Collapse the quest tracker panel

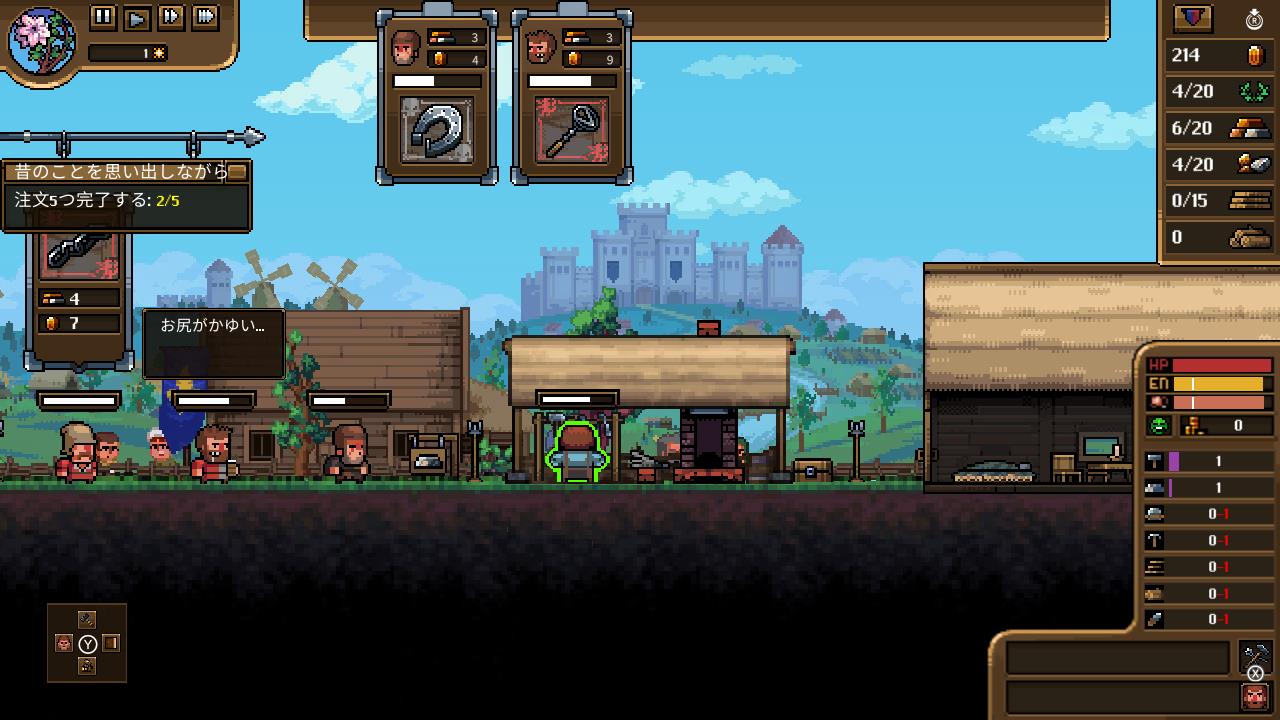click(x=237, y=172)
